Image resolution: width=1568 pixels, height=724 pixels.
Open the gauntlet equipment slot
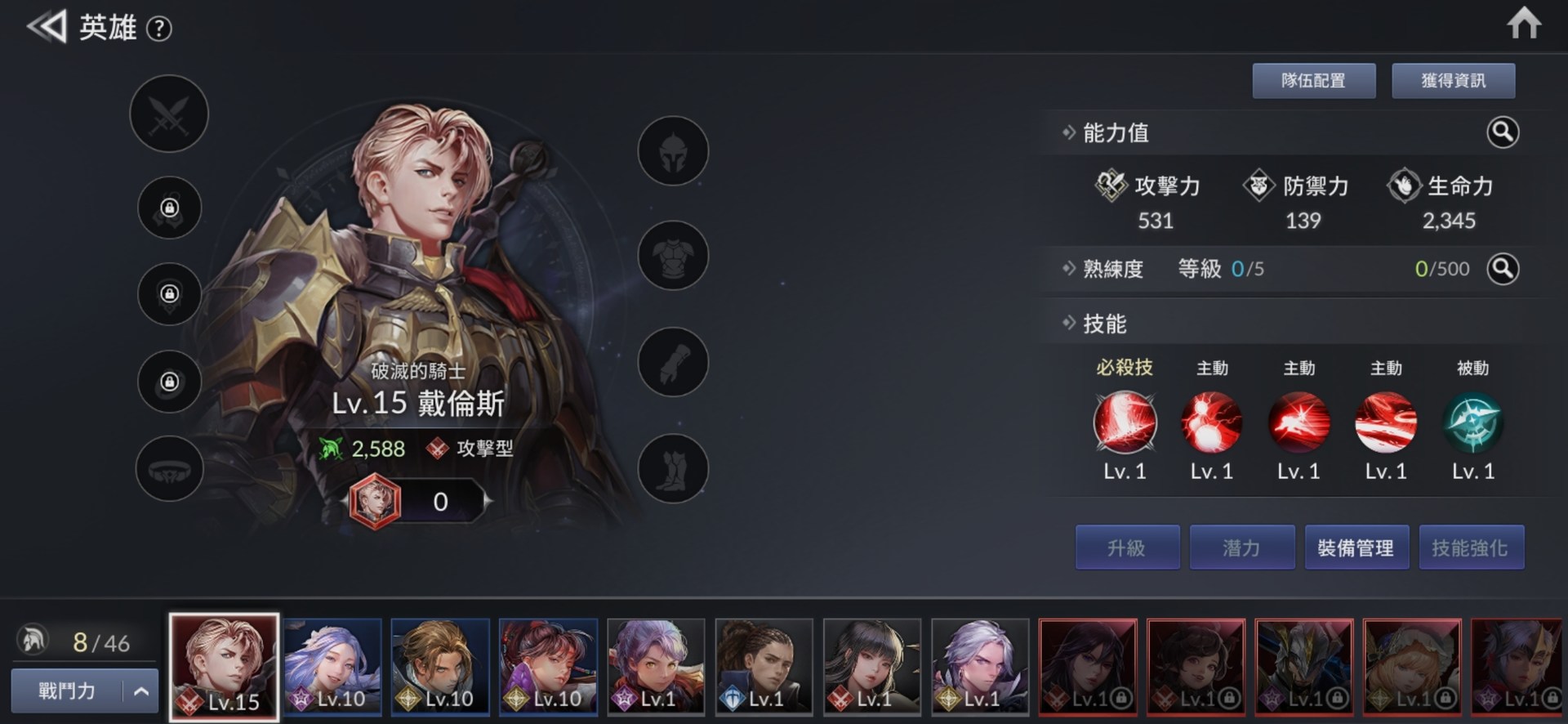[672, 362]
